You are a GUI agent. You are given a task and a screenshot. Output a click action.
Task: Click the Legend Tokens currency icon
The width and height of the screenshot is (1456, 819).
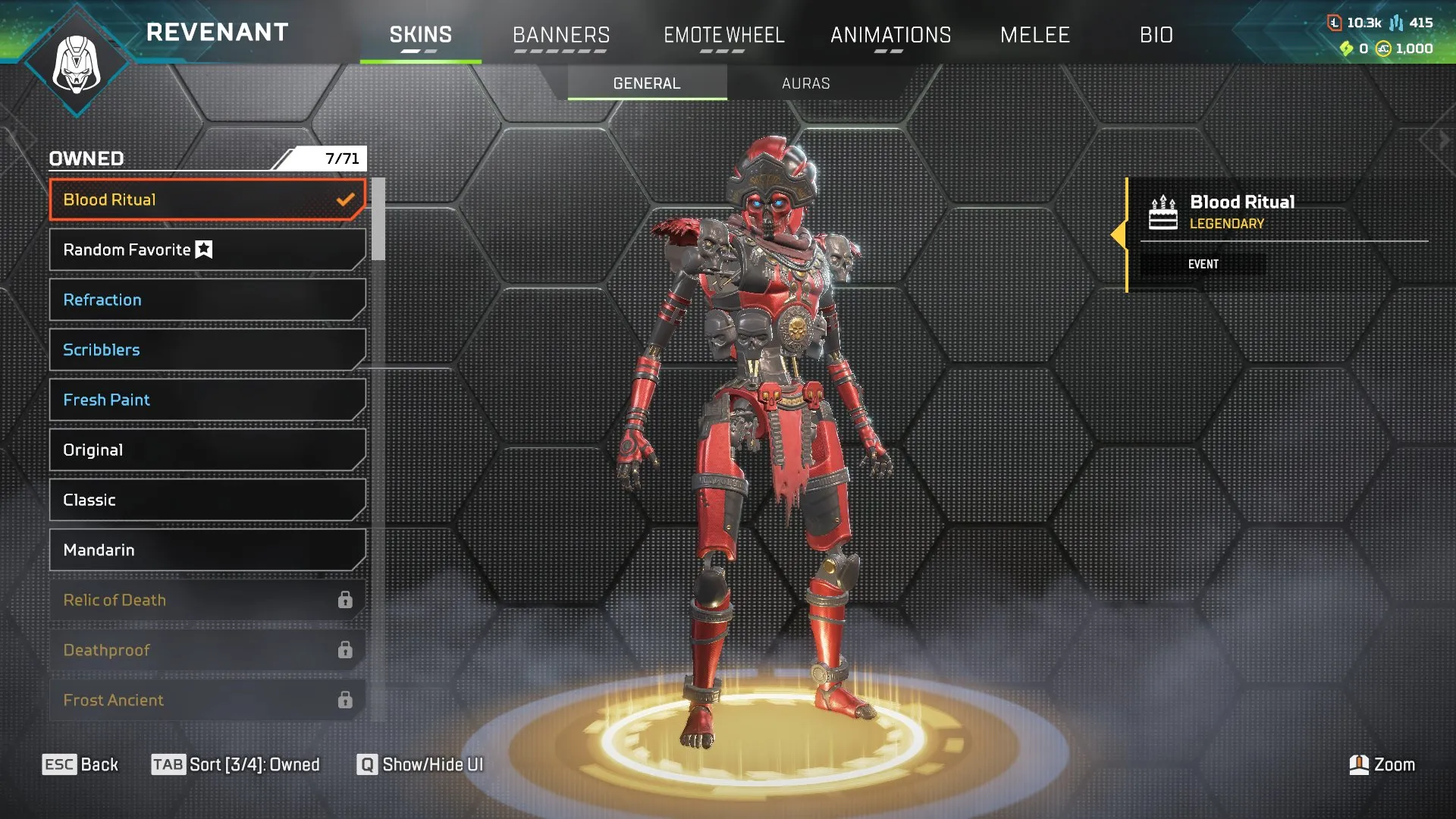point(1335,23)
